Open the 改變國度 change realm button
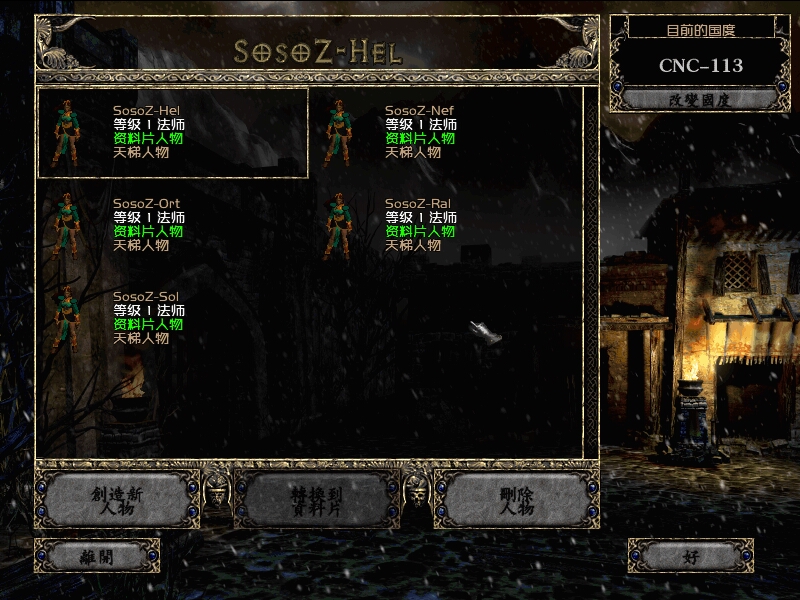 700,99
